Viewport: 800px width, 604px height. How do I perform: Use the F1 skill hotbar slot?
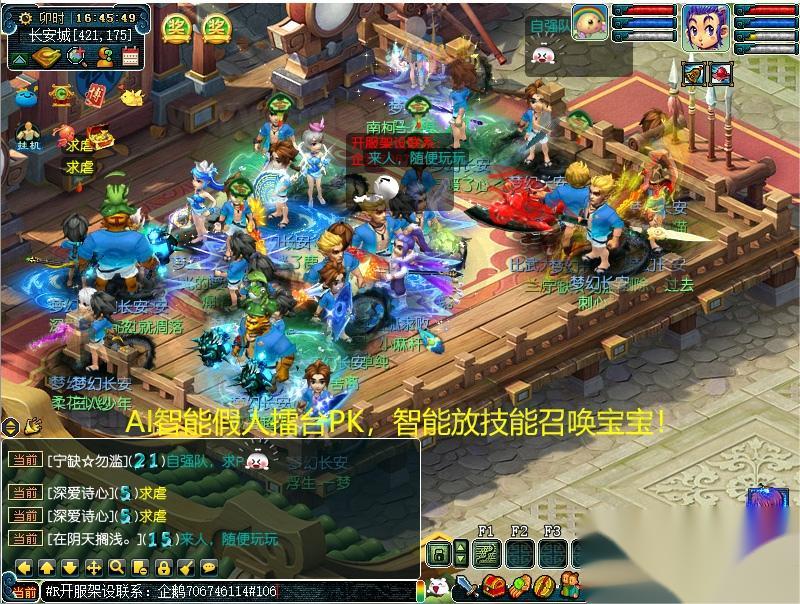[x=488, y=553]
